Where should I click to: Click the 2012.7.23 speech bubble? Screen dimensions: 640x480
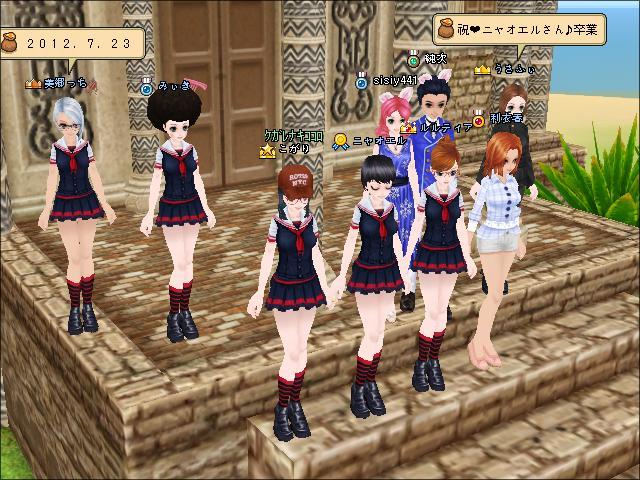tap(82, 44)
